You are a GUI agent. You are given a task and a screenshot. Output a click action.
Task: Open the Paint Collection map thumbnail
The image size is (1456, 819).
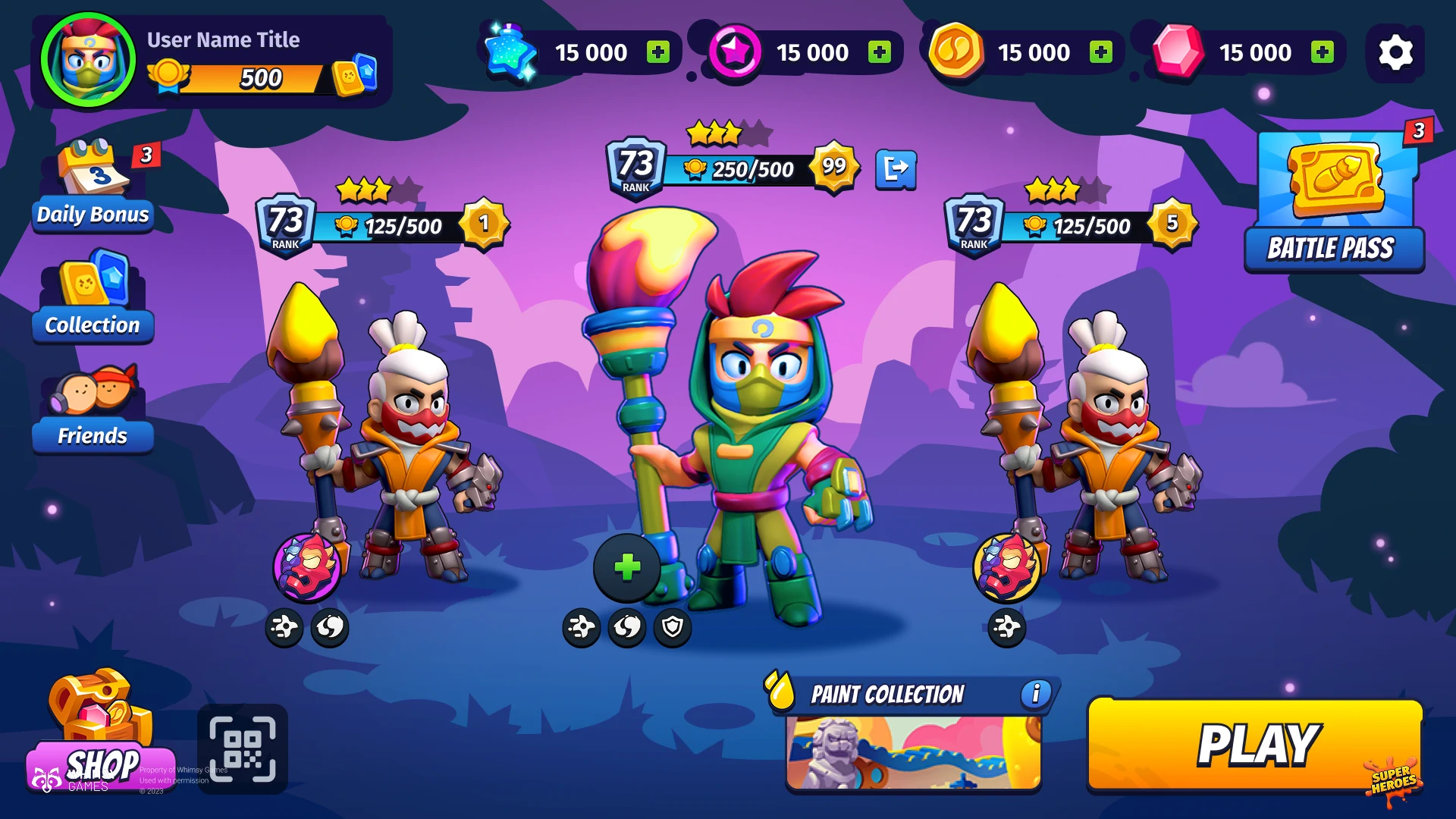[x=913, y=753]
